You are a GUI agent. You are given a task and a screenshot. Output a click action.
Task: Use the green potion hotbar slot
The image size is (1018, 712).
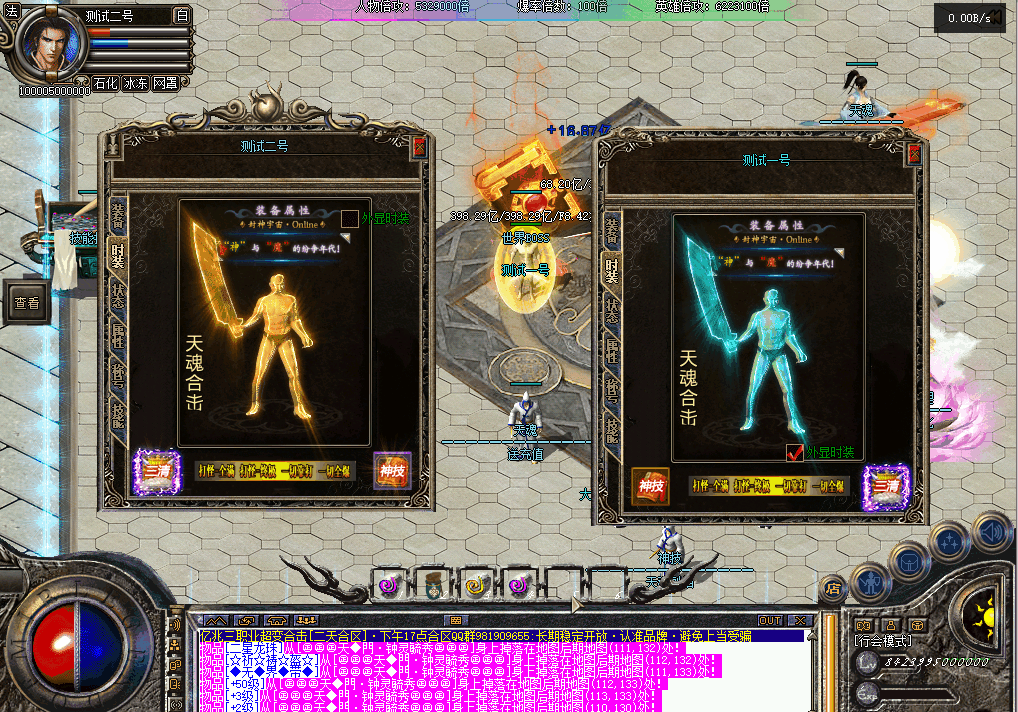coord(433,582)
